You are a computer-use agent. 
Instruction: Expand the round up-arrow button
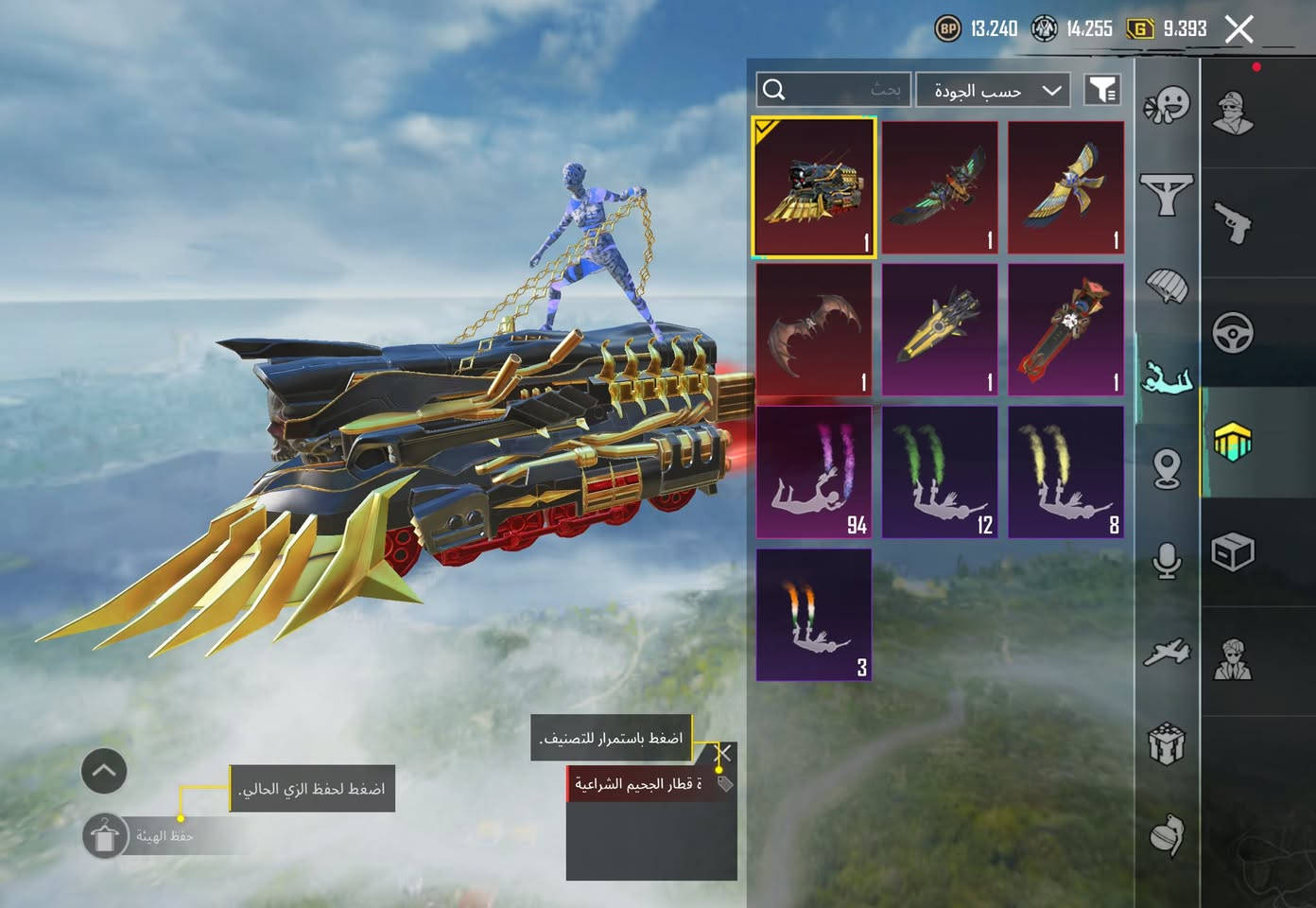(104, 772)
